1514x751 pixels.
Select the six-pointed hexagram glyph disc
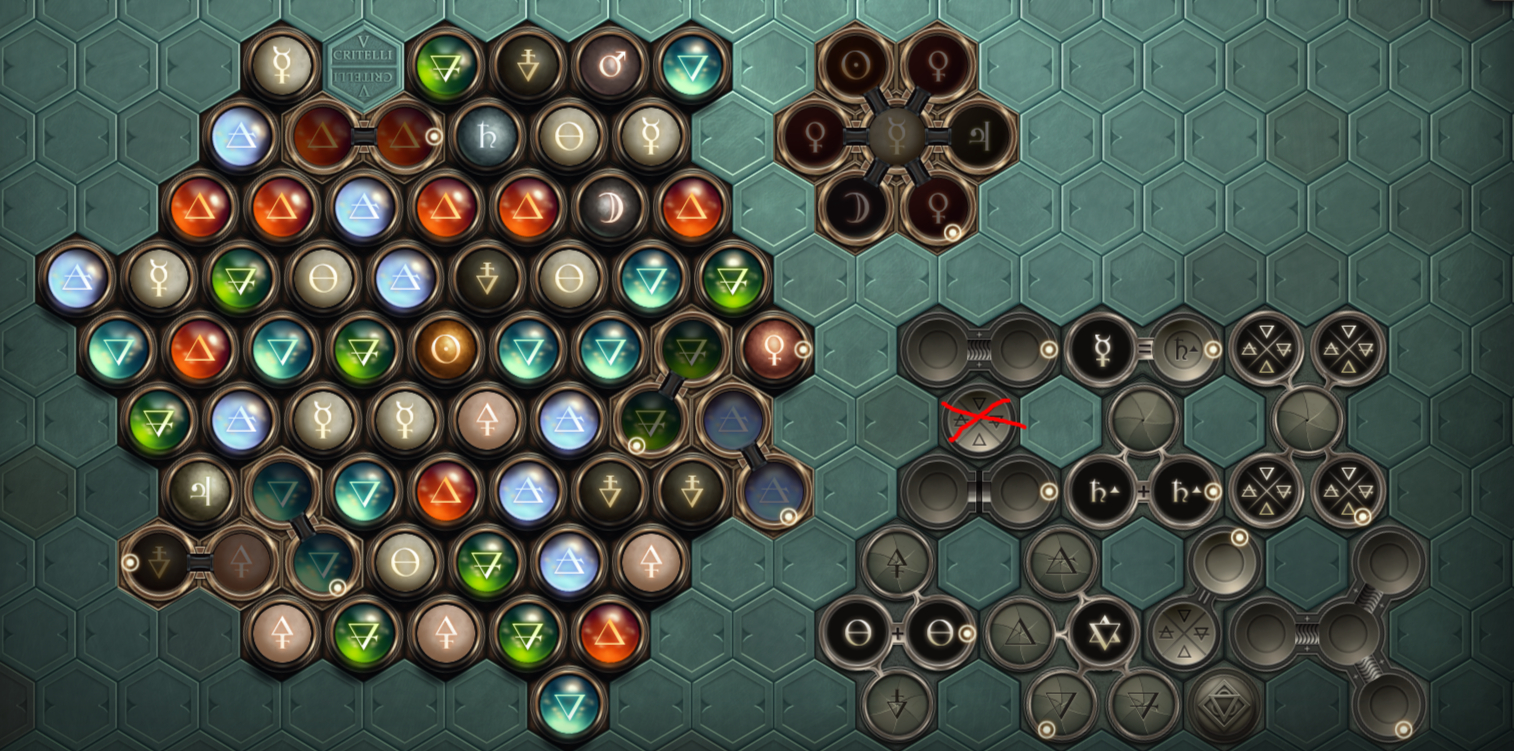tap(1101, 633)
